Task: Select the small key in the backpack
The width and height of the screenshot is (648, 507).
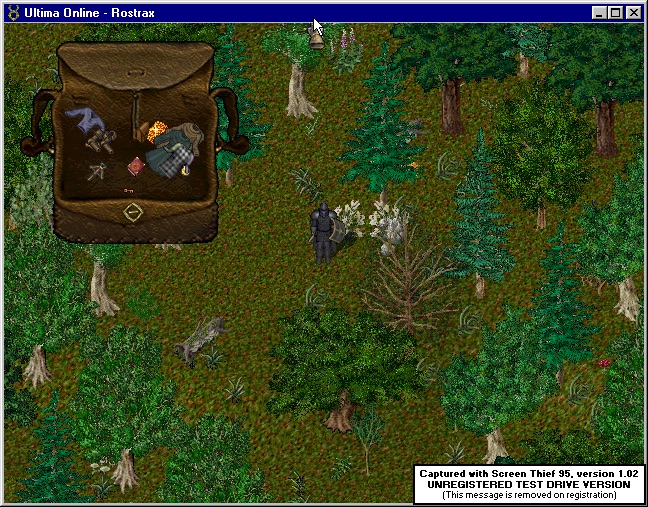Action: pos(128,189)
